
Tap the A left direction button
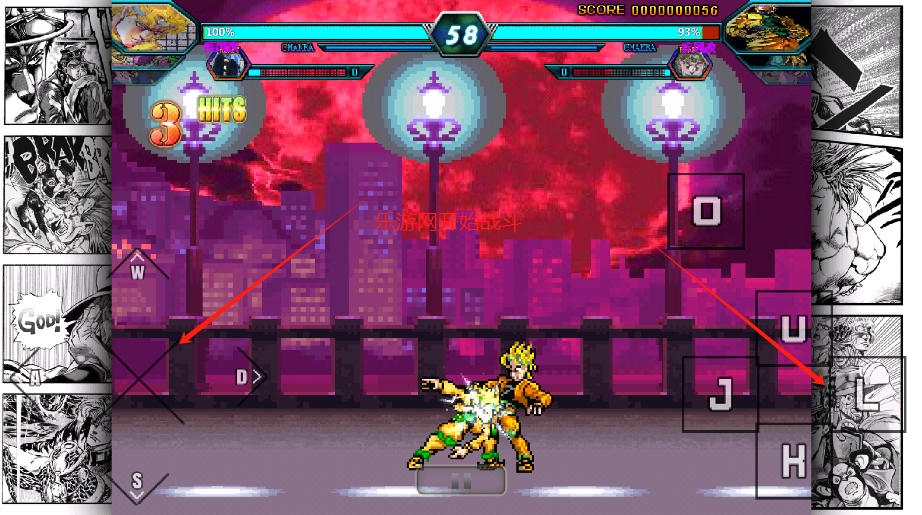tap(36, 377)
